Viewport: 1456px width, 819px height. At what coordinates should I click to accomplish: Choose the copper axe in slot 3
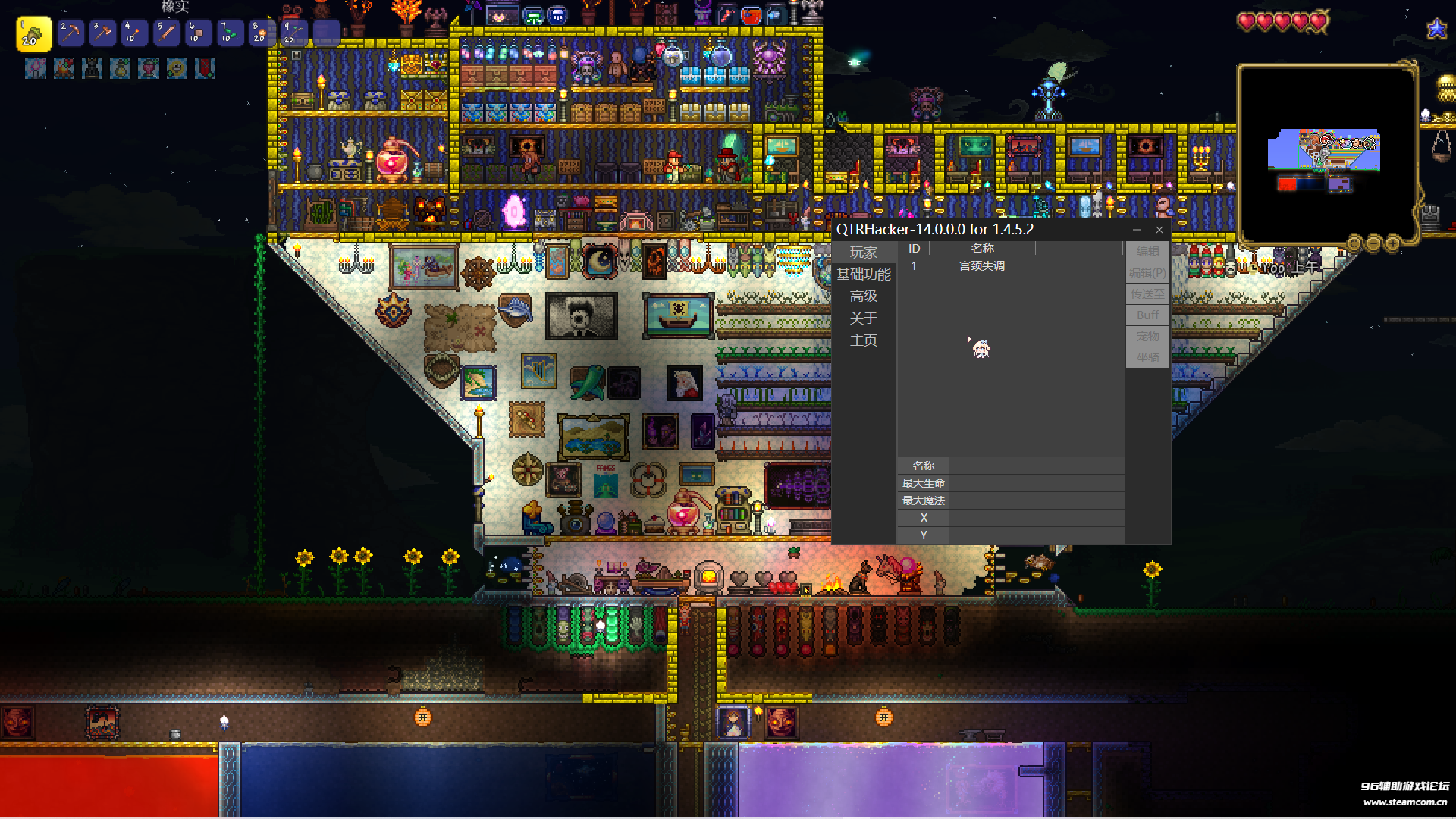click(102, 33)
